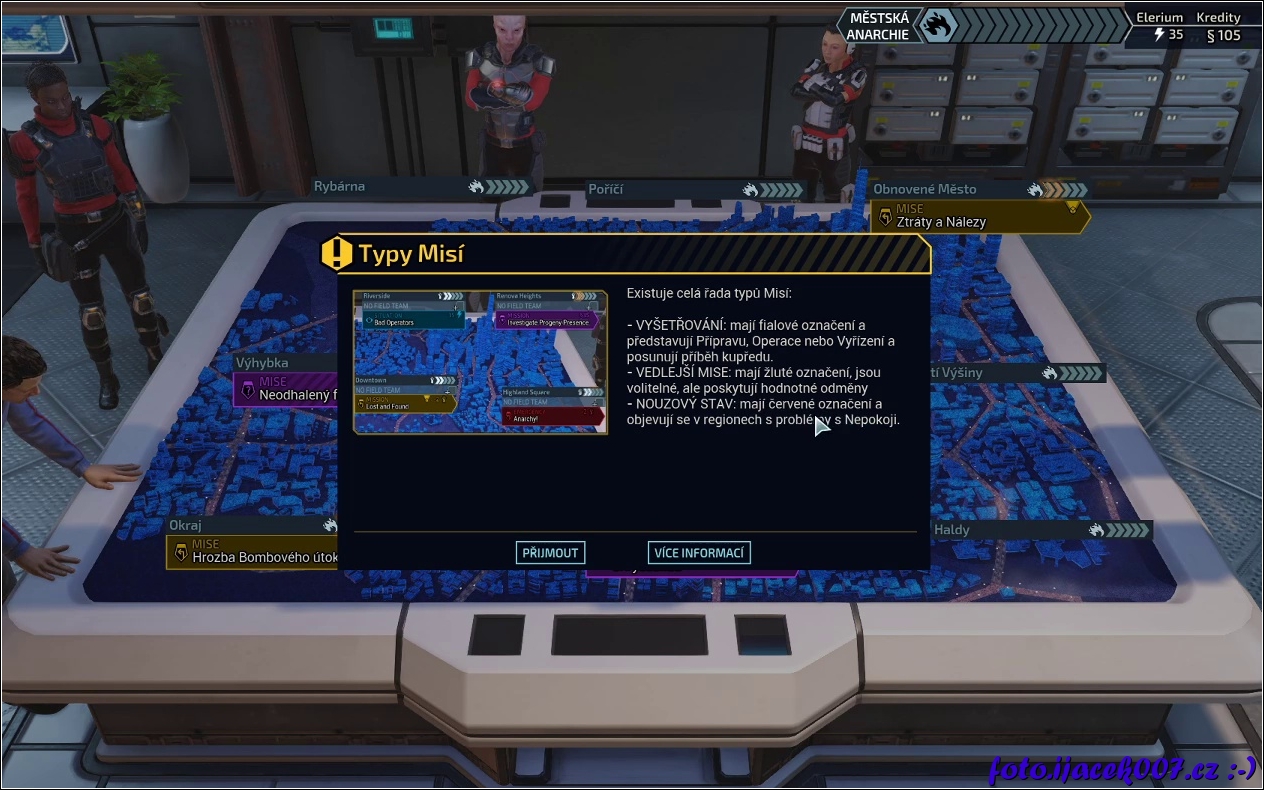Viewport: 1264px width, 790px height.
Task: Click the mission types tutorial thumbnail image
Action: coord(480,362)
